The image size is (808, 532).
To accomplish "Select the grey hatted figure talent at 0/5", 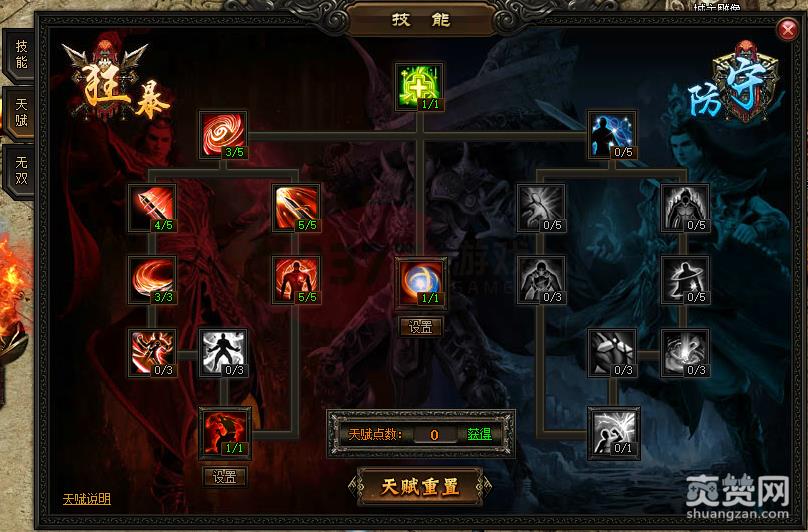I will (x=685, y=278).
